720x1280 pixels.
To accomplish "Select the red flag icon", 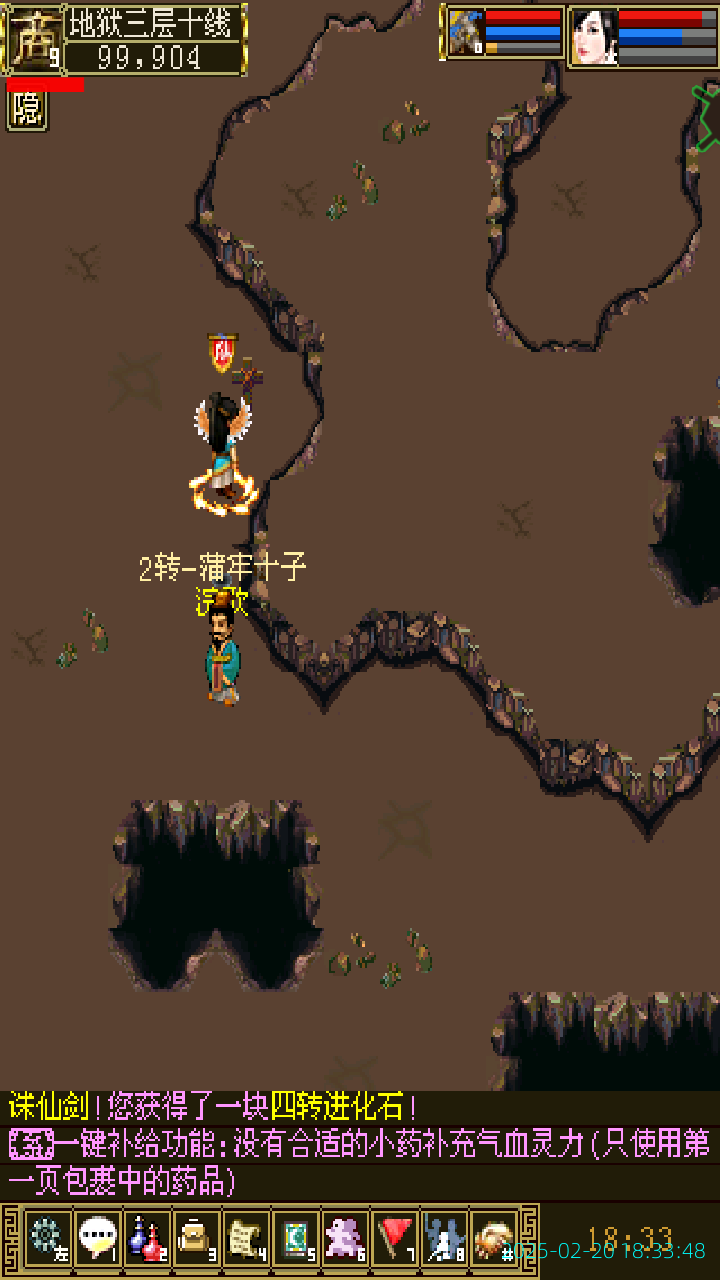I will click(395, 1238).
